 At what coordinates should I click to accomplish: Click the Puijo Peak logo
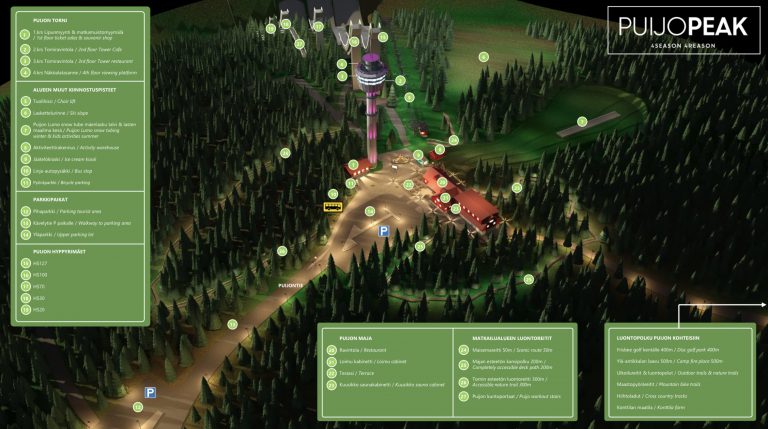[683, 30]
